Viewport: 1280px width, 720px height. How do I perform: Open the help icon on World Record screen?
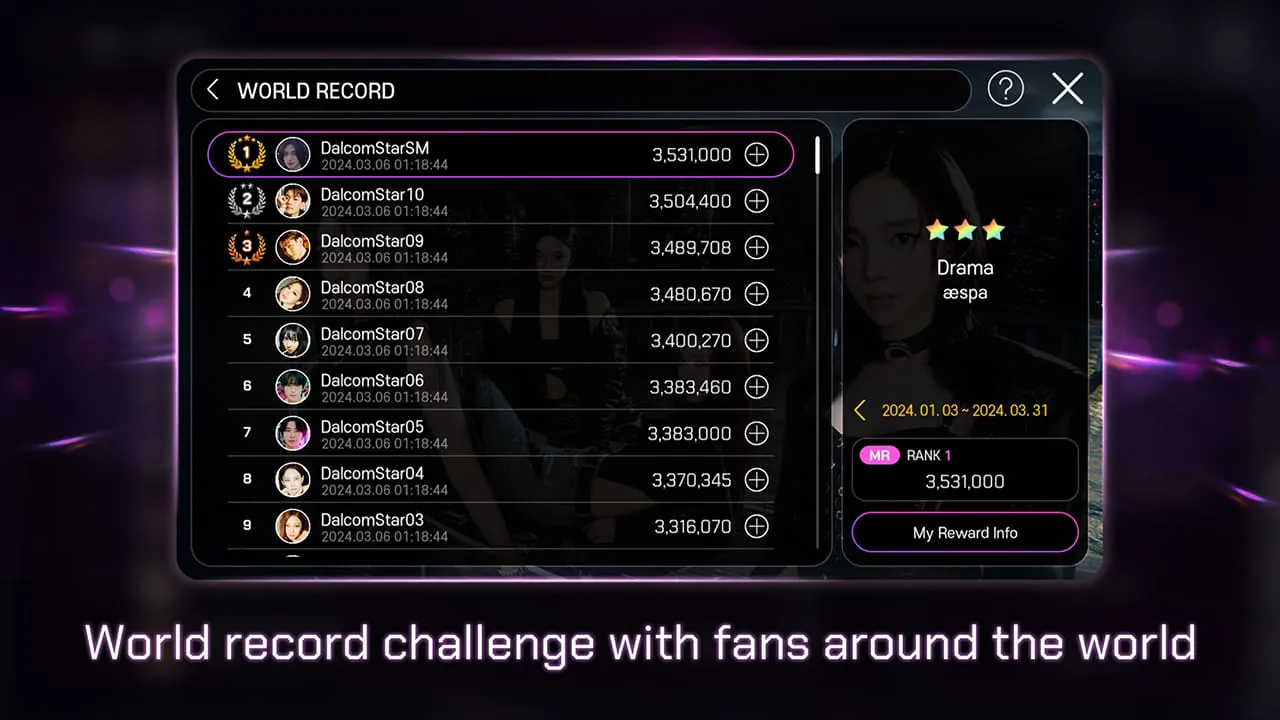tap(1005, 89)
